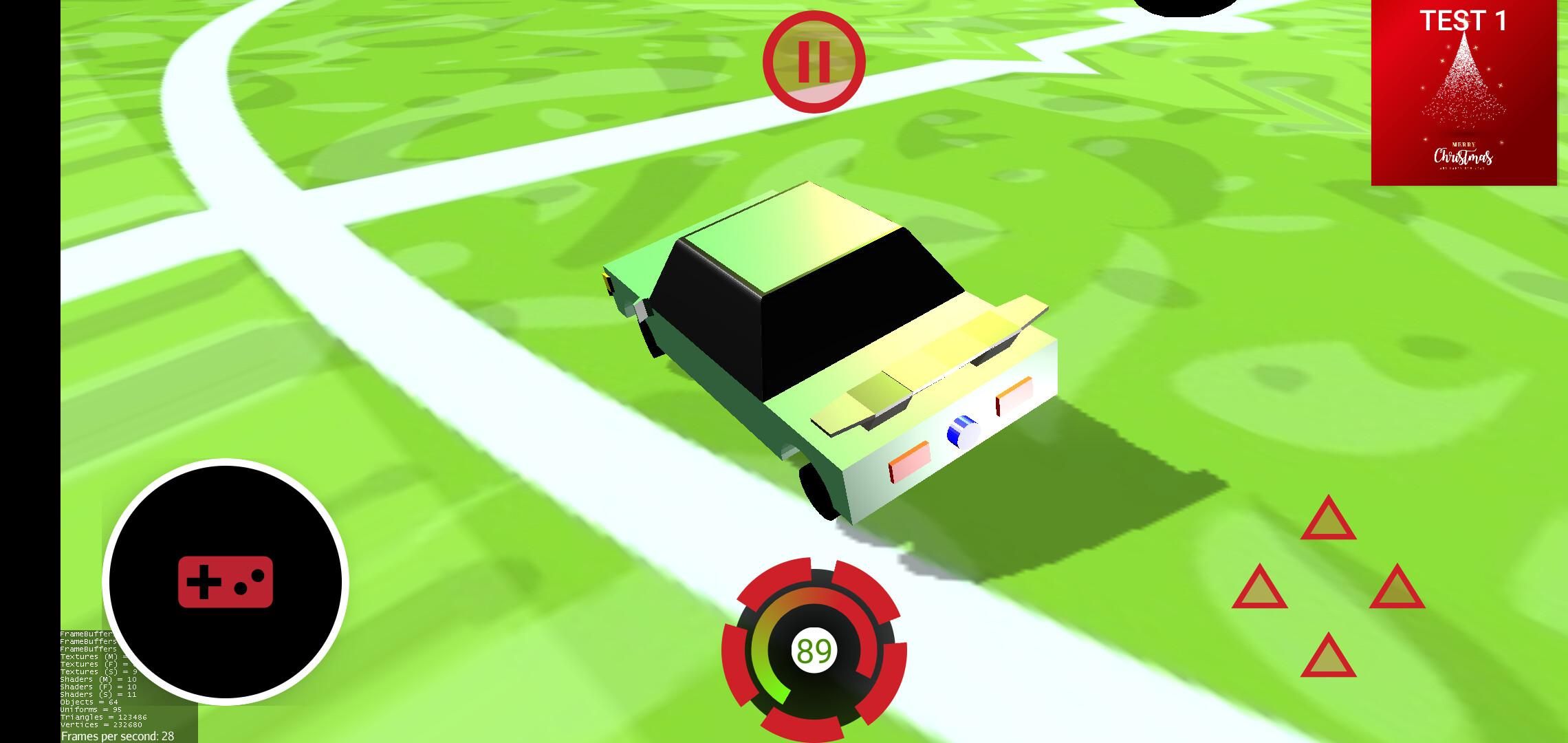Pause the game with the red pause button

(814, 61)
